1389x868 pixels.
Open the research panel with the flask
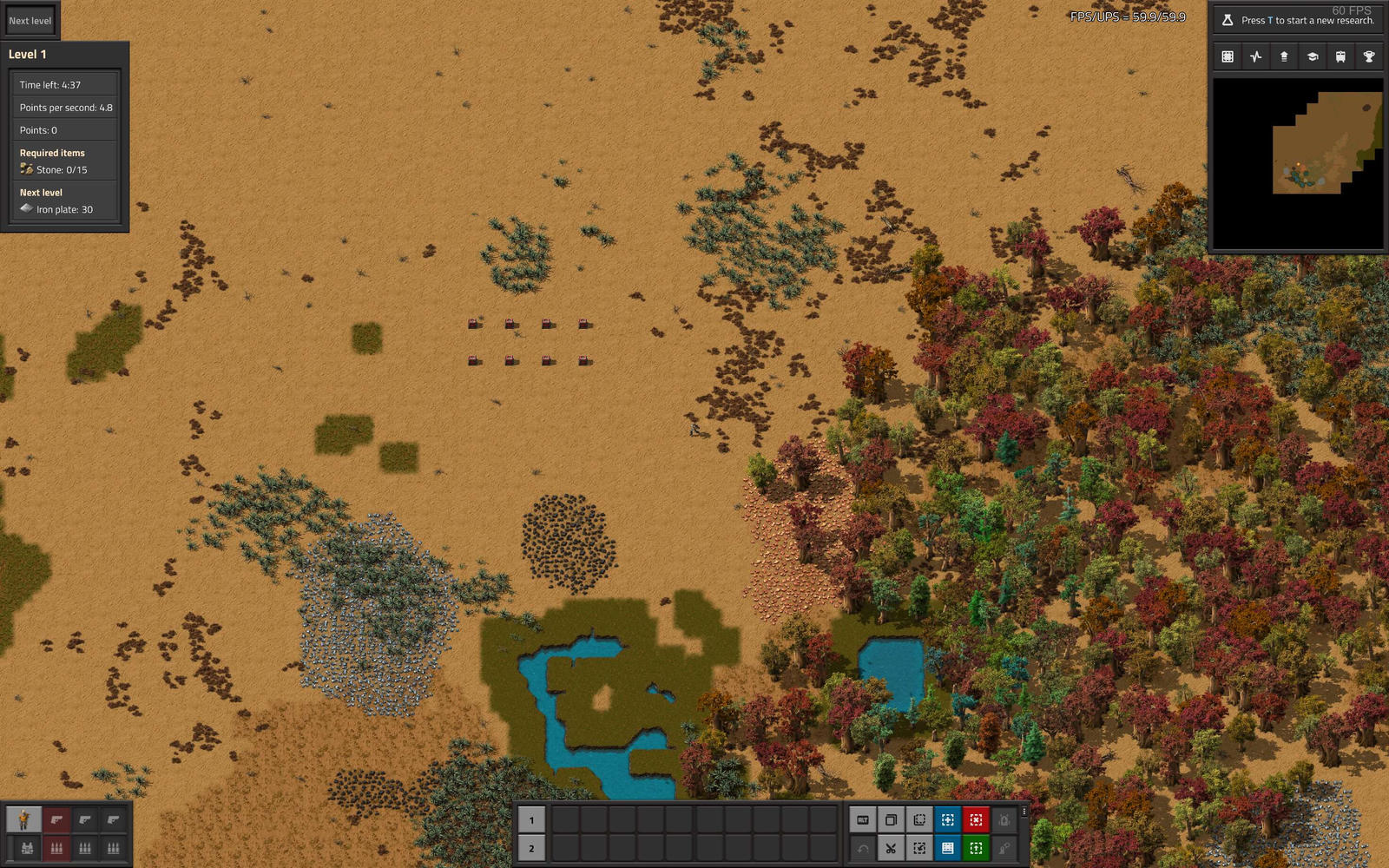(x=1297, y=20)
